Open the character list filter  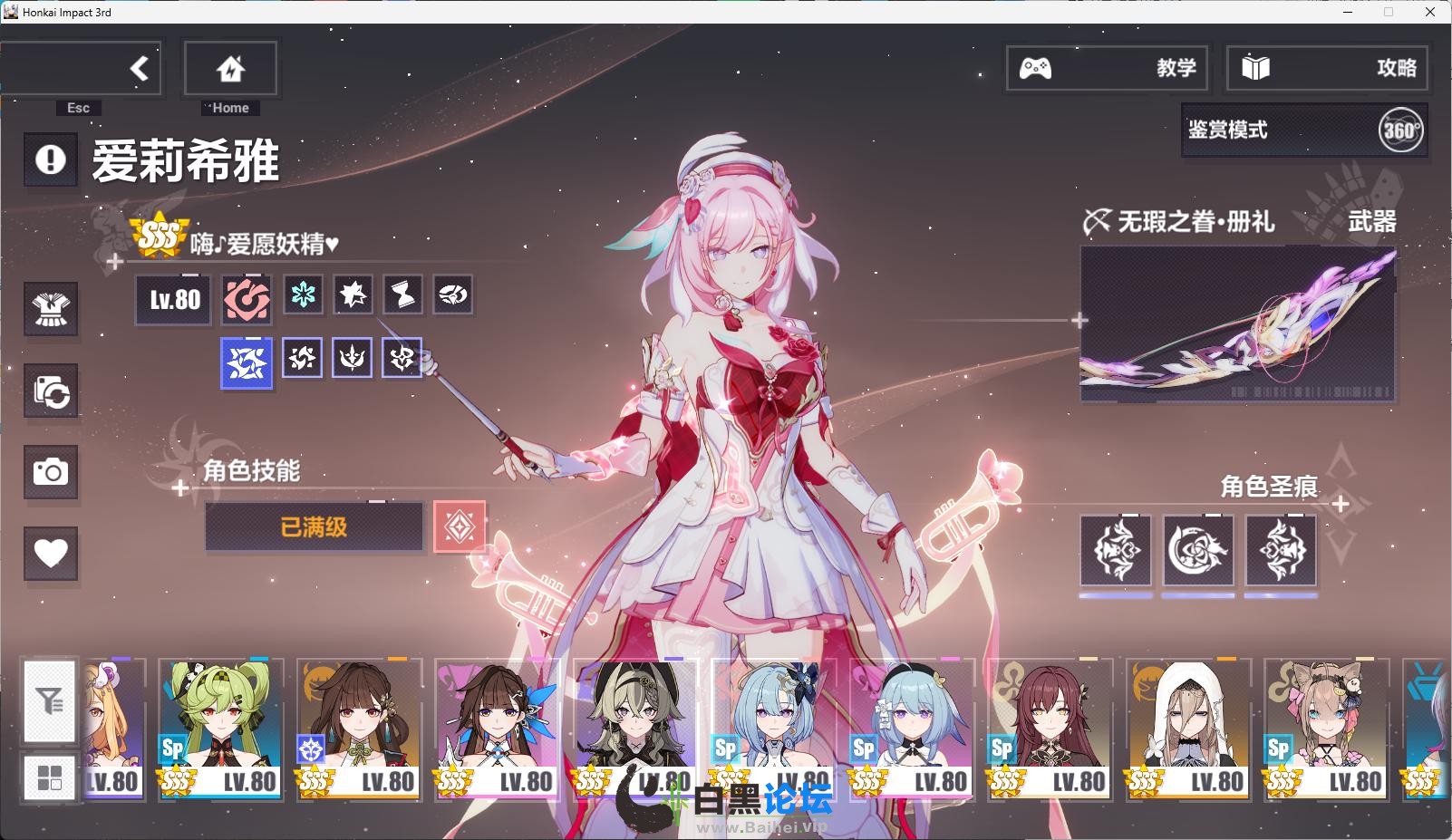(x=50, y=700)
